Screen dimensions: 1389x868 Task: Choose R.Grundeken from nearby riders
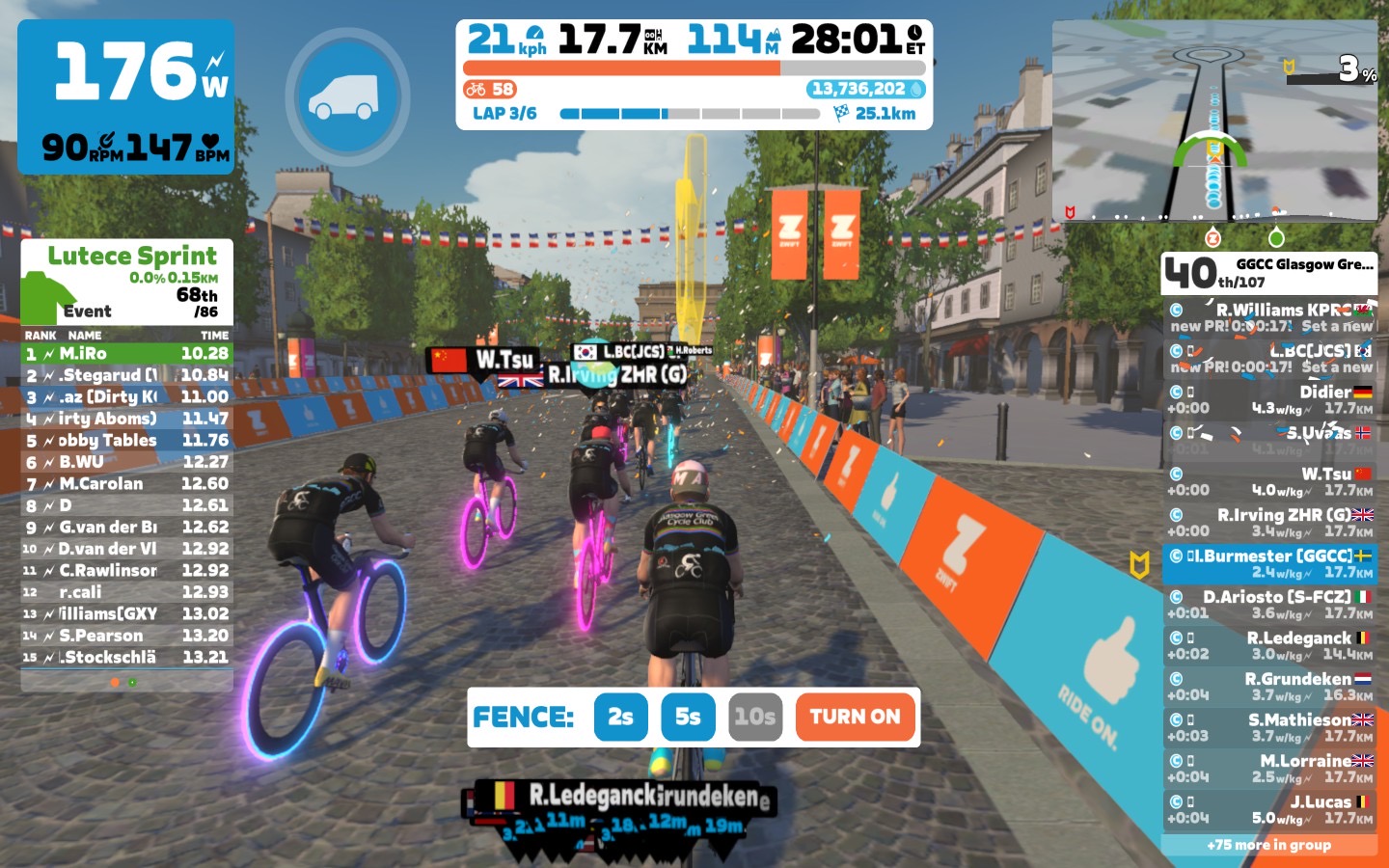tap(1269, 687)
